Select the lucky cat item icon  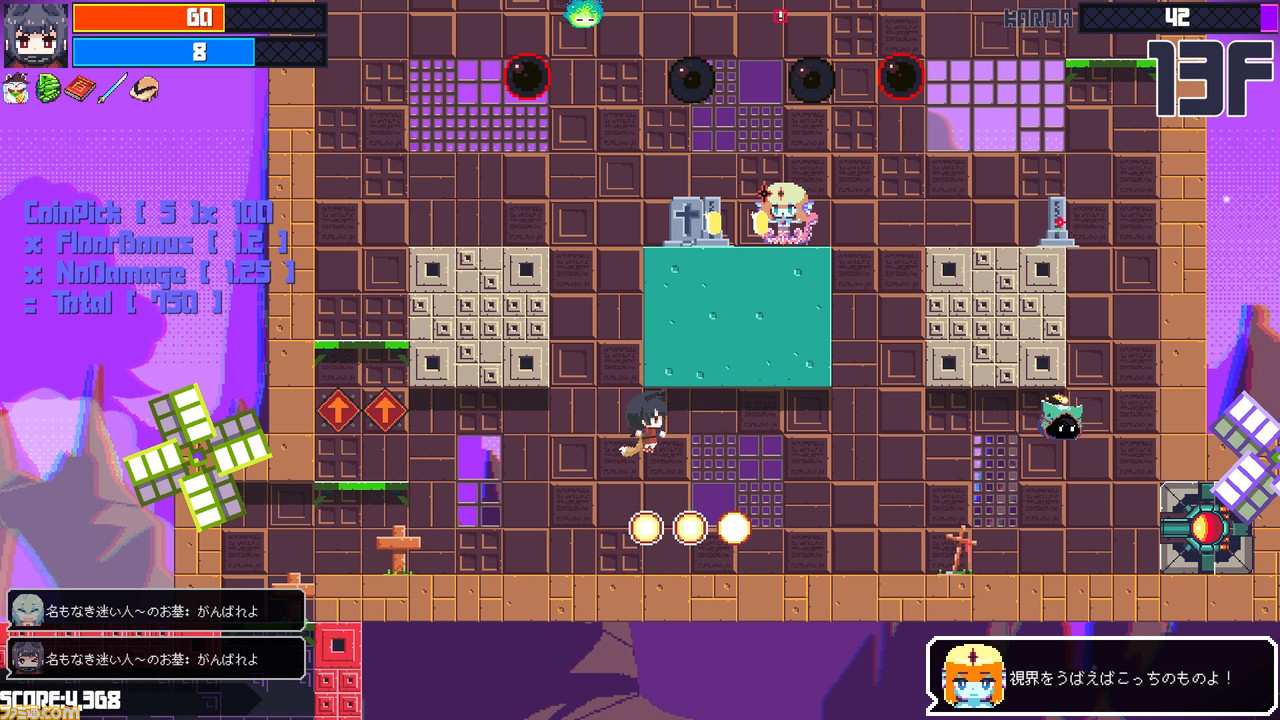[x=17, y=89]
